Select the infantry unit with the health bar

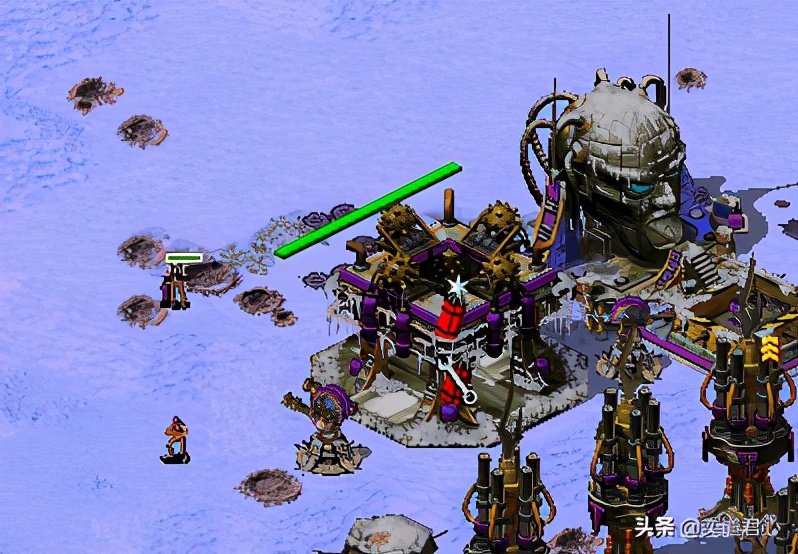pos(177,286)
